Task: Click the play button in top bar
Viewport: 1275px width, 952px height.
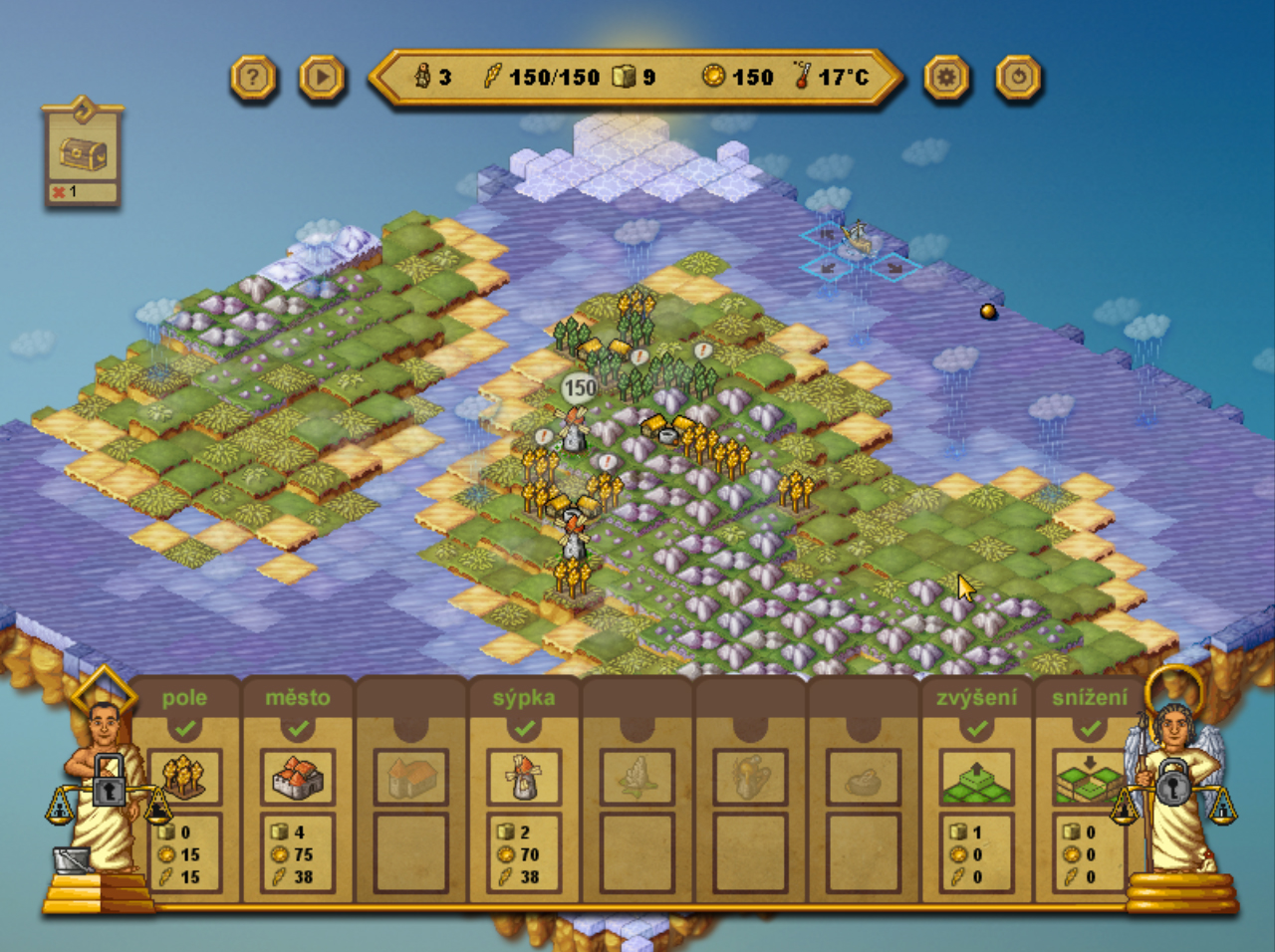Action: (x=322, y=78)
